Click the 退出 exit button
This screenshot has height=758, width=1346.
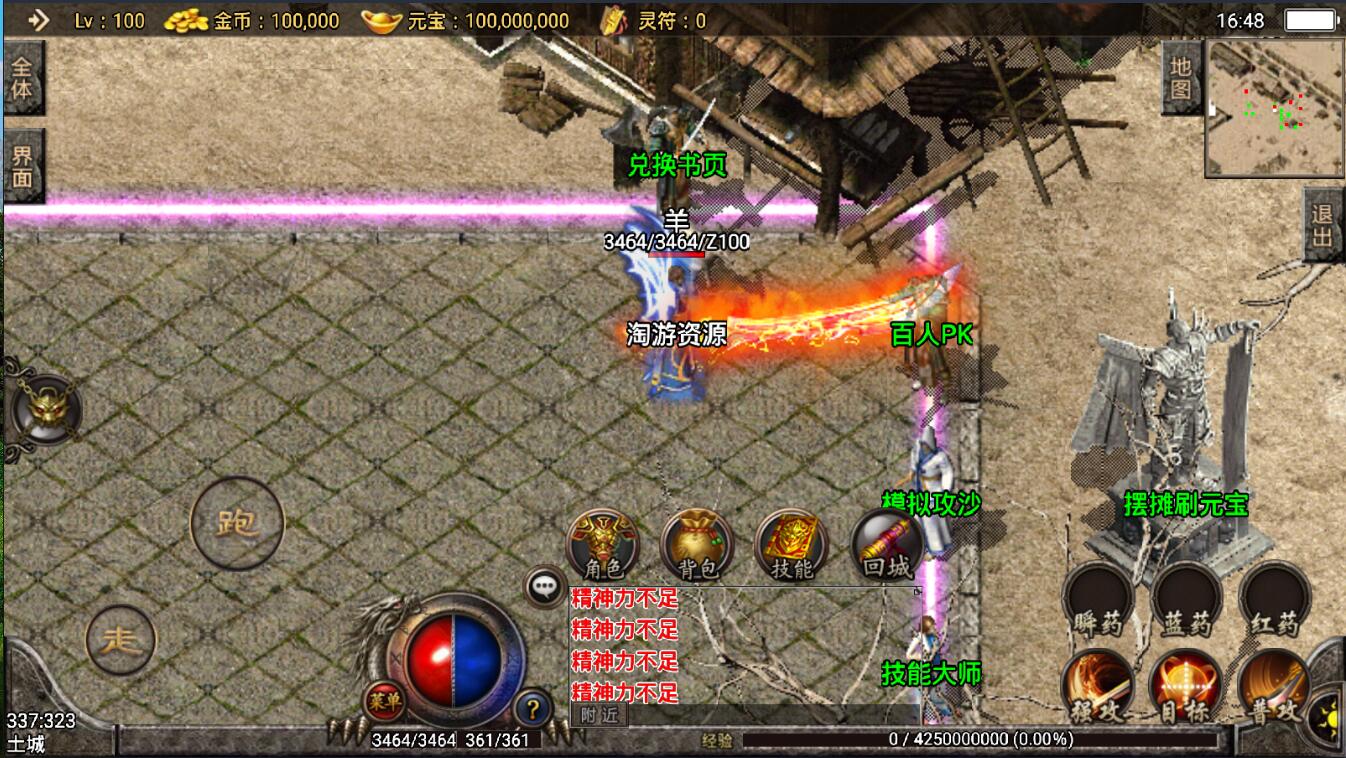(x=1323, y=226)
